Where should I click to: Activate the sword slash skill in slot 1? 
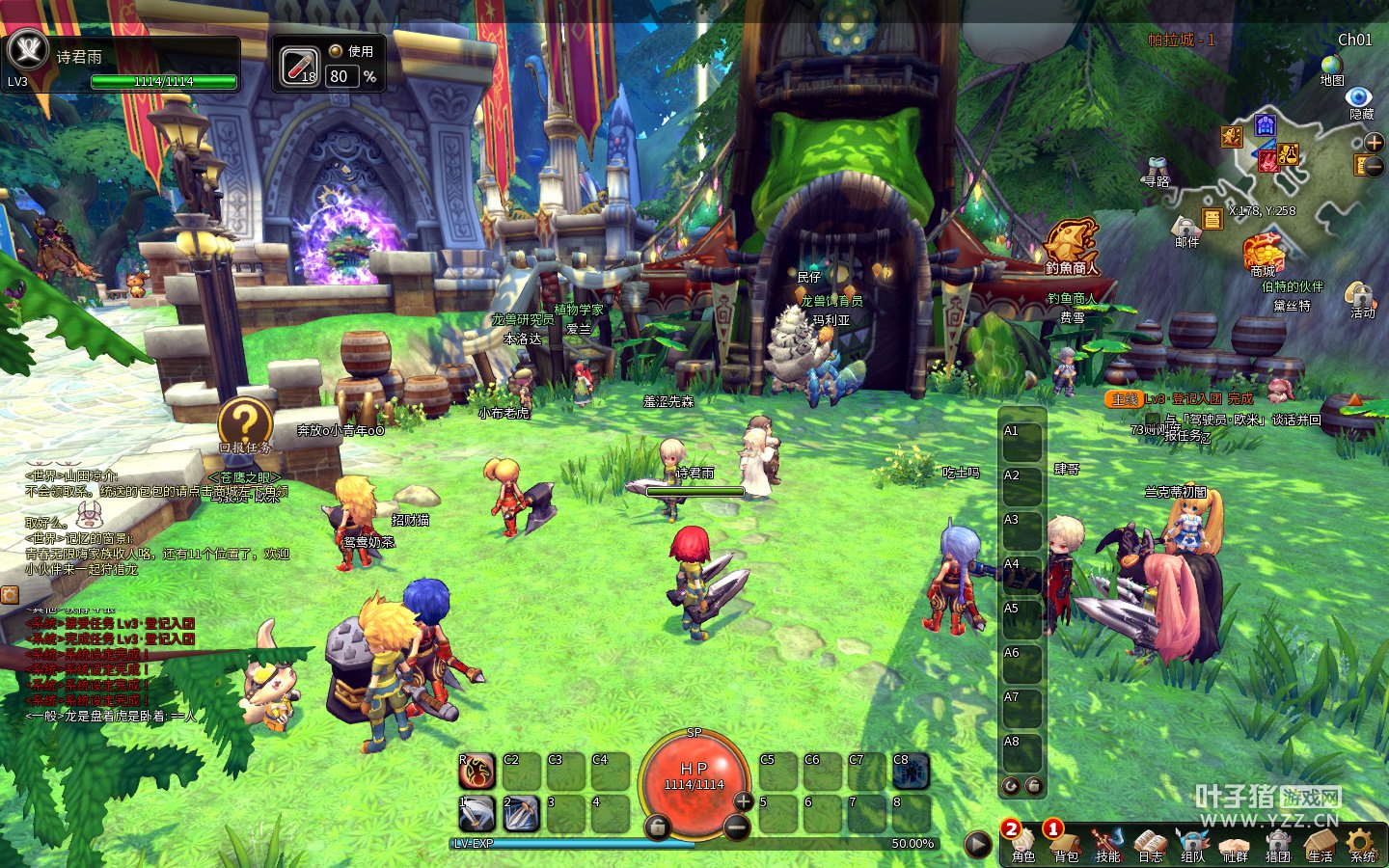477,815
